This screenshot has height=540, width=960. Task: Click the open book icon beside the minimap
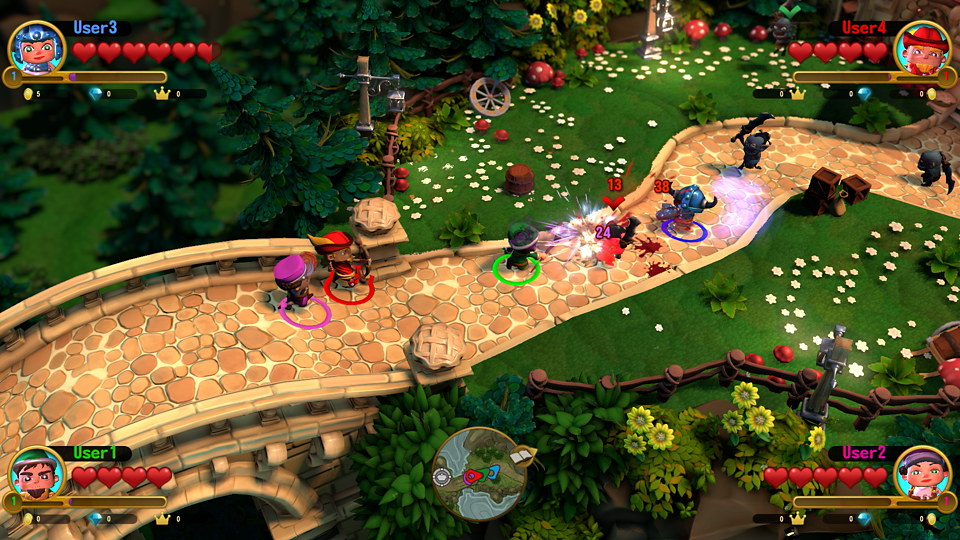523,456
